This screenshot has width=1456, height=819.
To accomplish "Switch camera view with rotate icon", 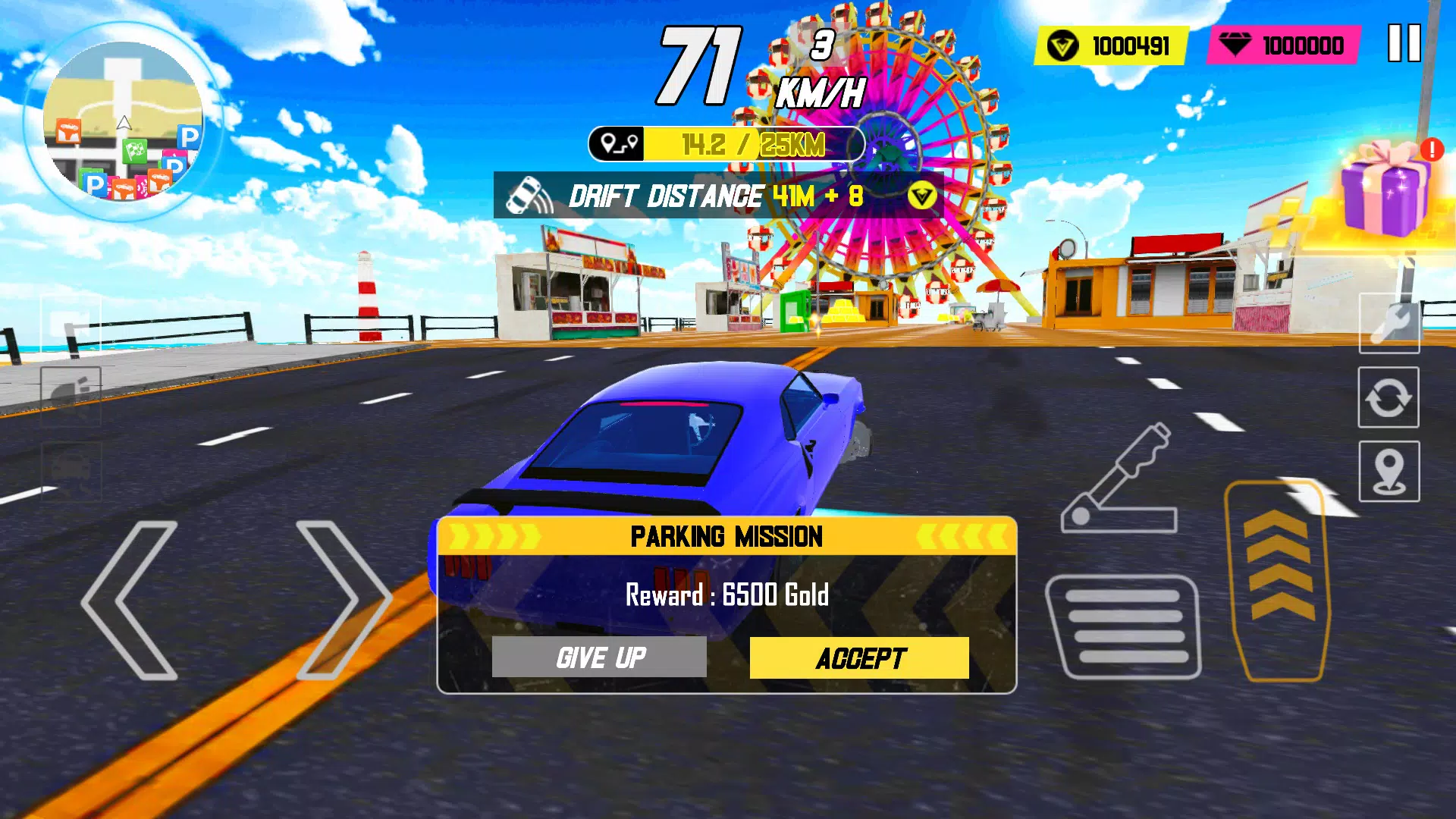I will [1388, 397].
